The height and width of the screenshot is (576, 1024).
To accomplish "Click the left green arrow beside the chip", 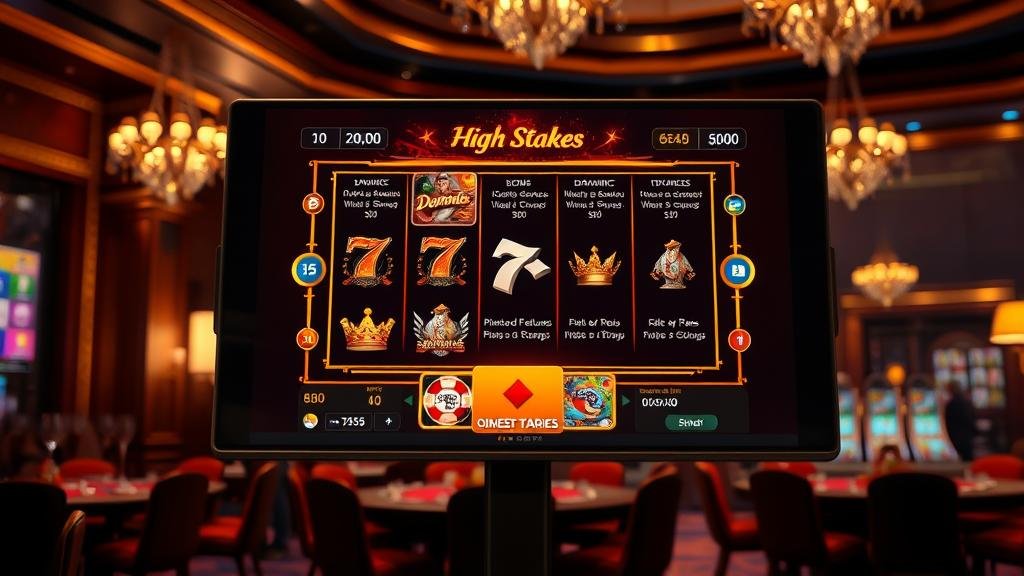I will click(x=408, y=401).
